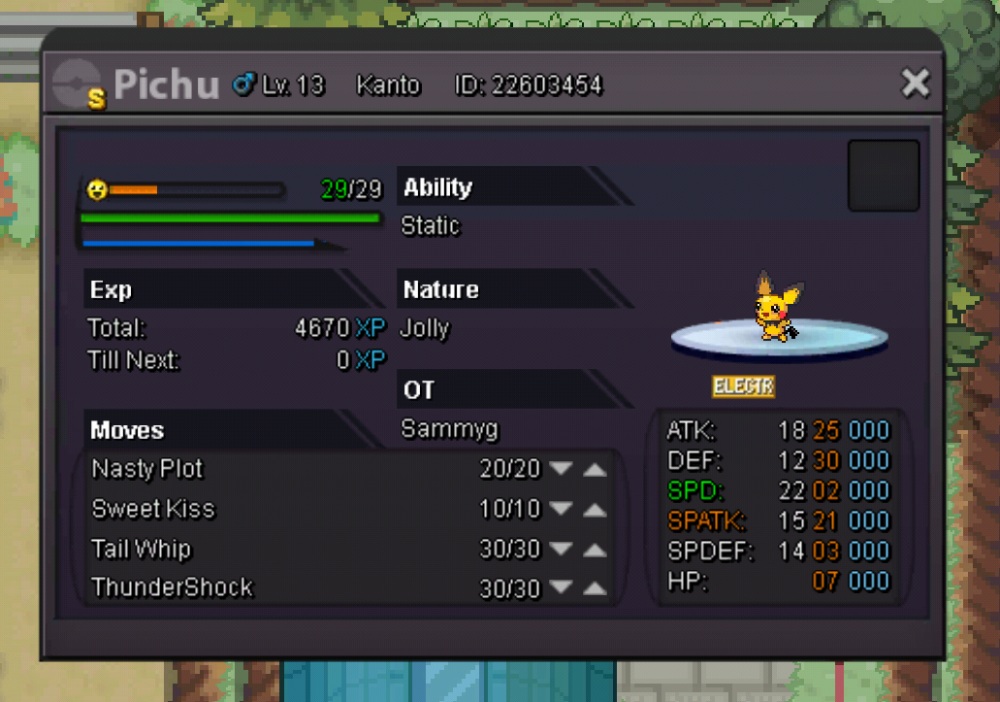Move Sweet Kiss up in the list

pos(595,510)
